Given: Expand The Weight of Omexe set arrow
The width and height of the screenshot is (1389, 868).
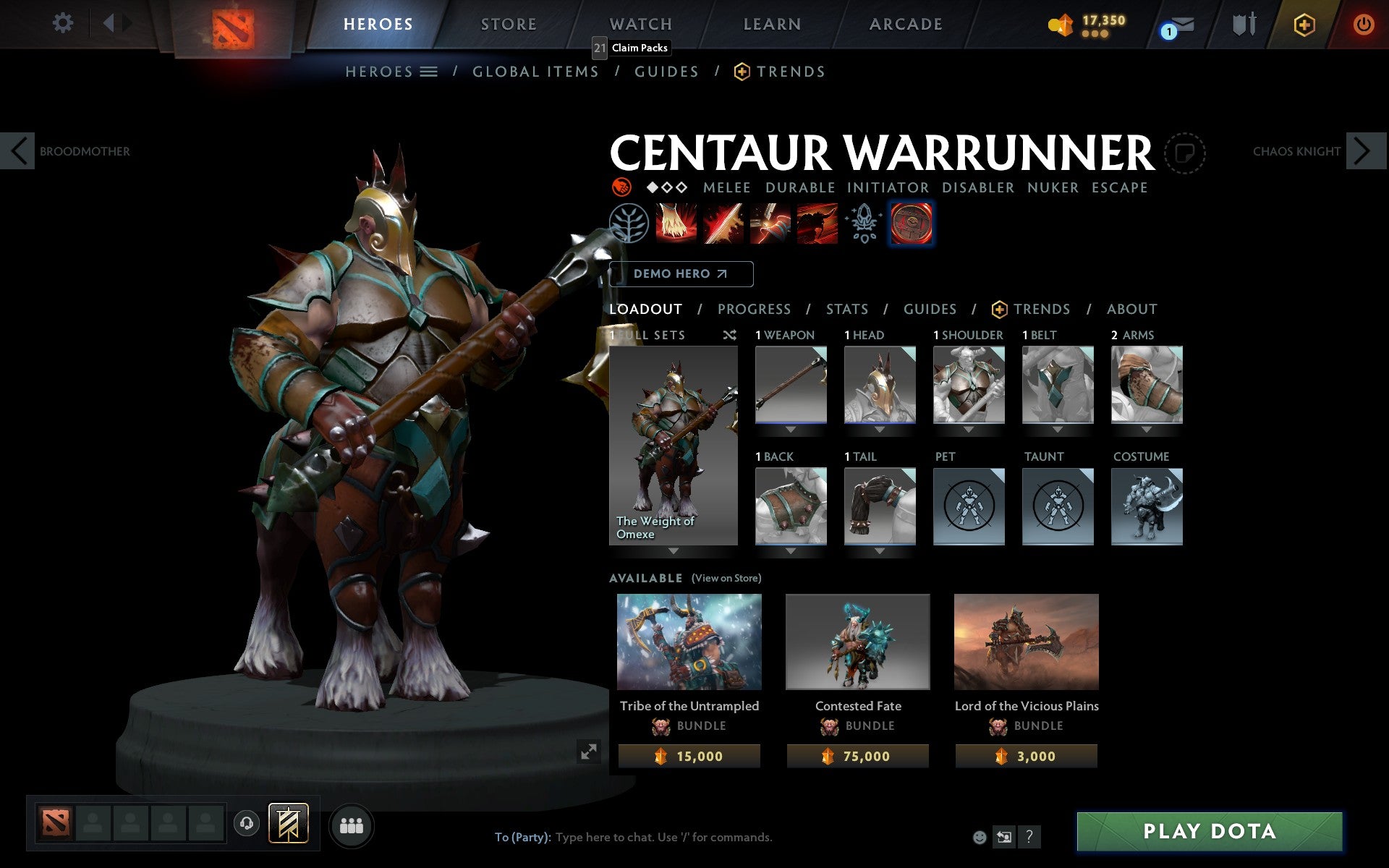Looking at the screenshot, I should coord(674,550).
